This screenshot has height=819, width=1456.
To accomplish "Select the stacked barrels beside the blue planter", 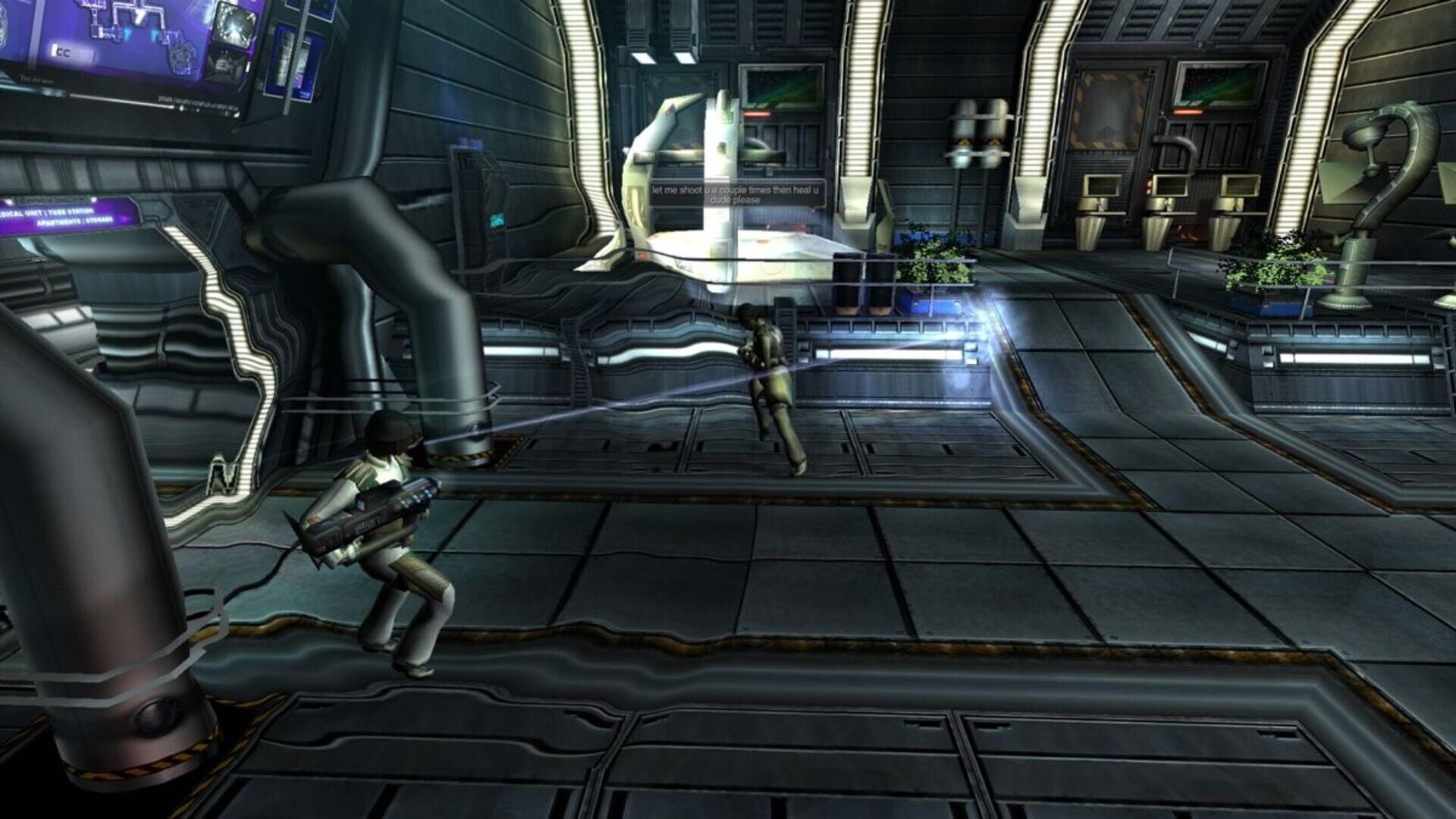I will click(x=864, y=281).
